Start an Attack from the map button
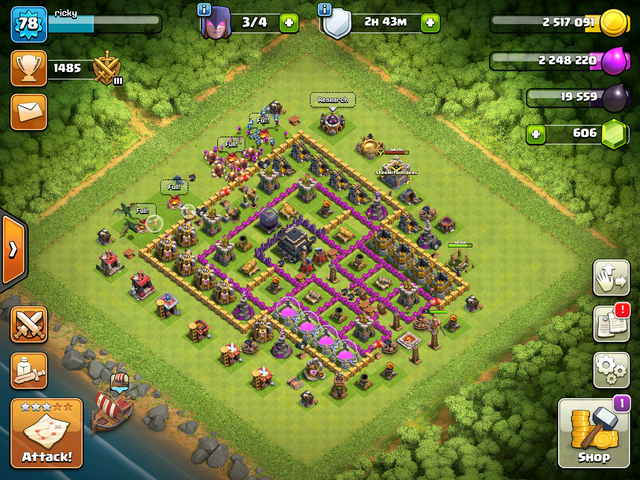Screen dimensions: 640x480 tap(46, 433)
